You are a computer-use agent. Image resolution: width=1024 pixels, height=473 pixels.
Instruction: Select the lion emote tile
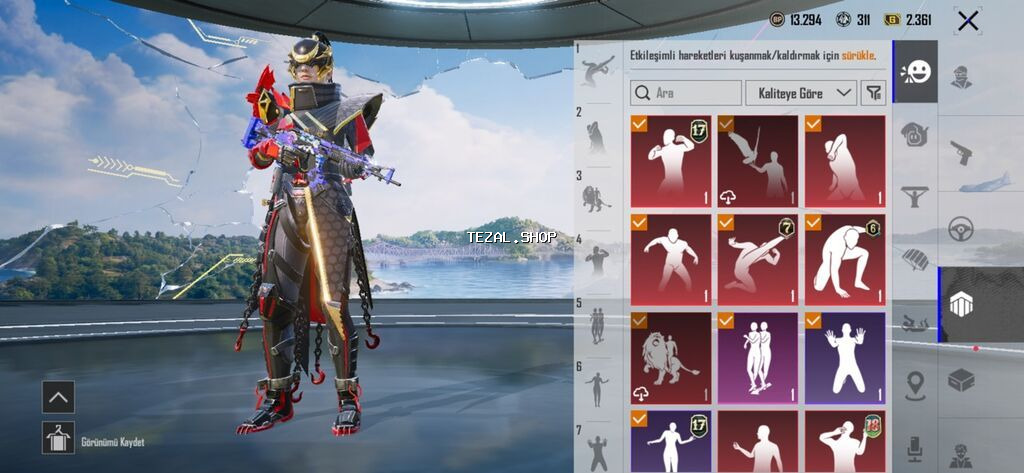(x=671, y=357)
